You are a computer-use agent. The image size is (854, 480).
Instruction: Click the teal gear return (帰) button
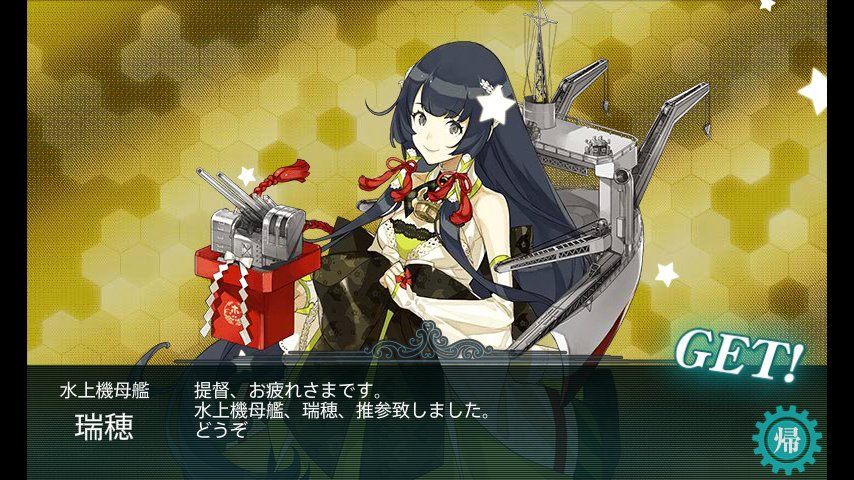click(786, 439)
